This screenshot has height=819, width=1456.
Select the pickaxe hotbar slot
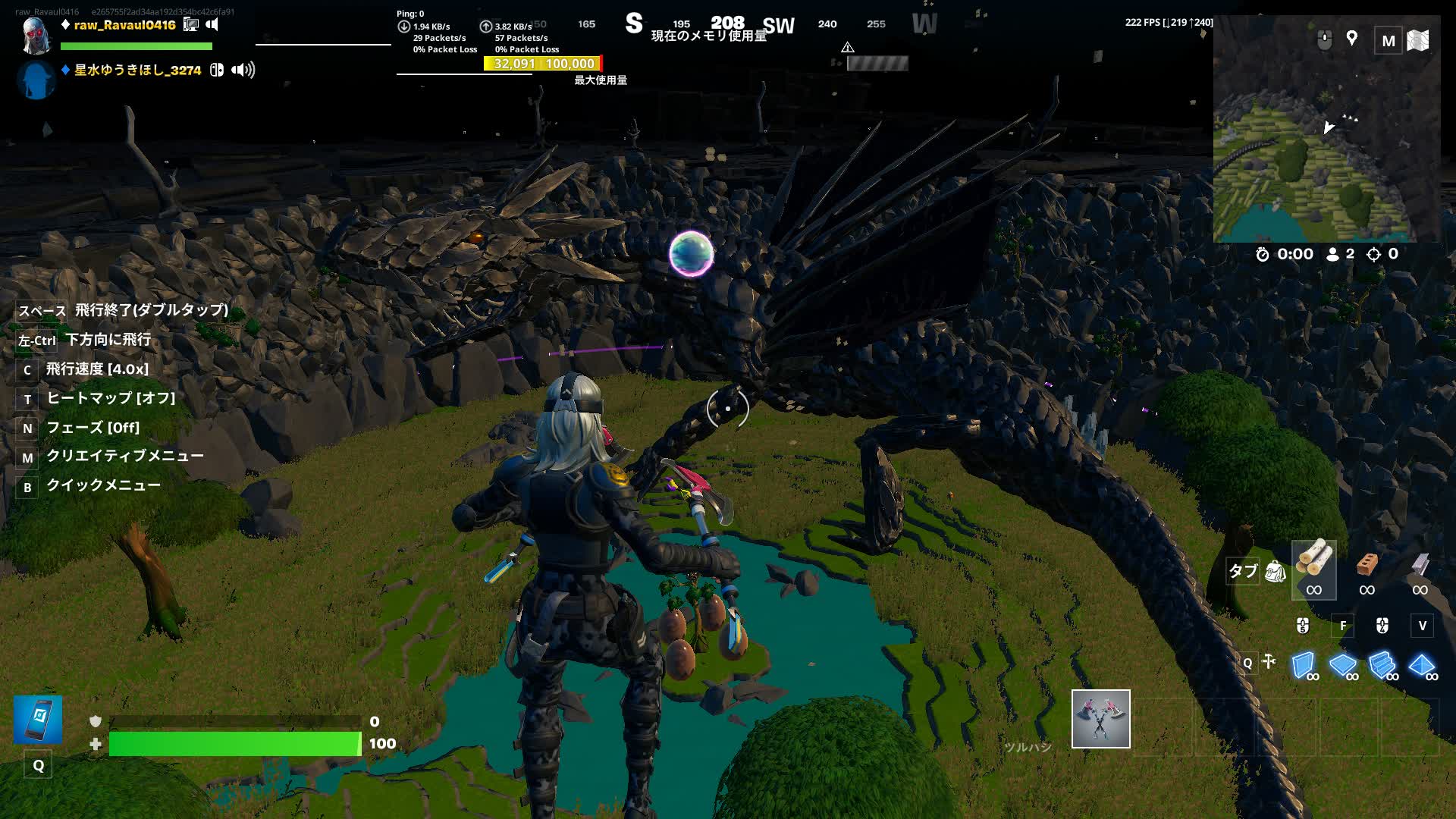coord(1100,718)
